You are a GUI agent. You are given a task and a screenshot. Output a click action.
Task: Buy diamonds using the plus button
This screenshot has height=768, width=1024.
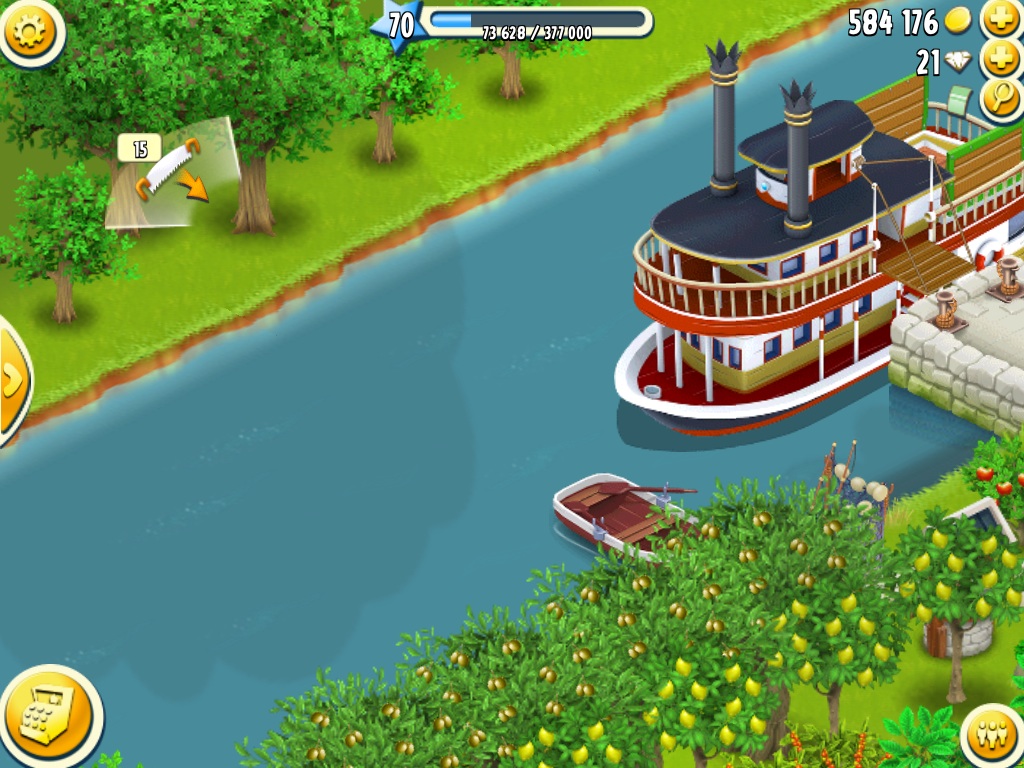[x=1000, y=59]
